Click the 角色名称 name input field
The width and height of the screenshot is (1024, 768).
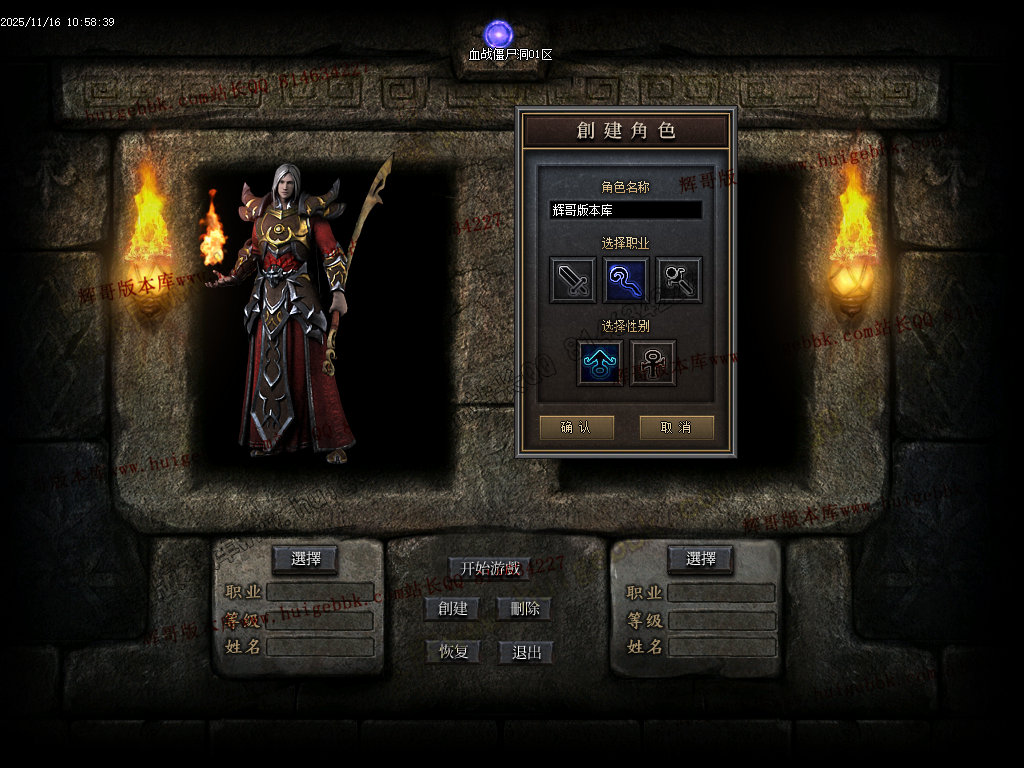click(626, 210)
